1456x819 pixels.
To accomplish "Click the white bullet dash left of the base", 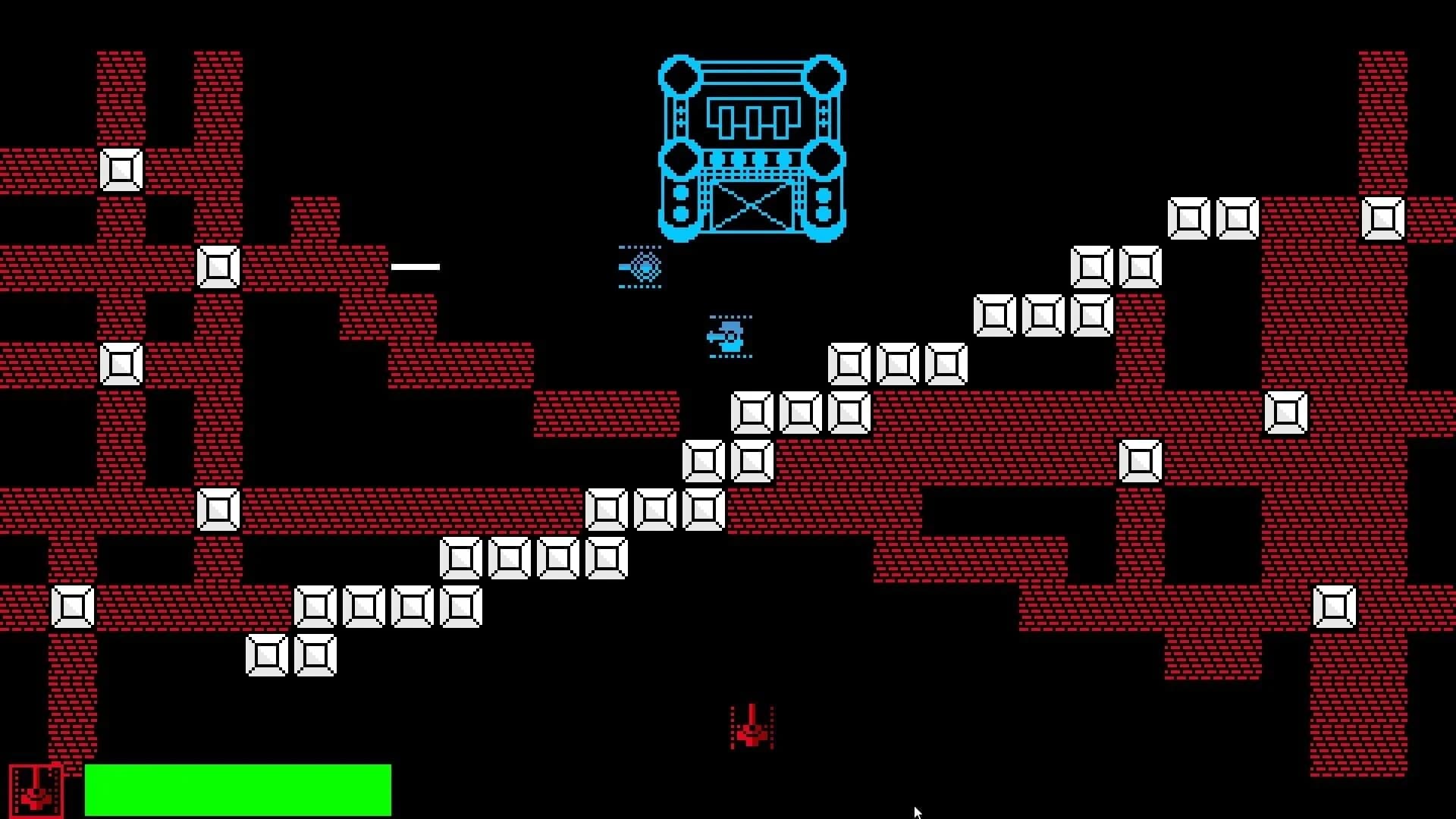I will tap(415, 265).
